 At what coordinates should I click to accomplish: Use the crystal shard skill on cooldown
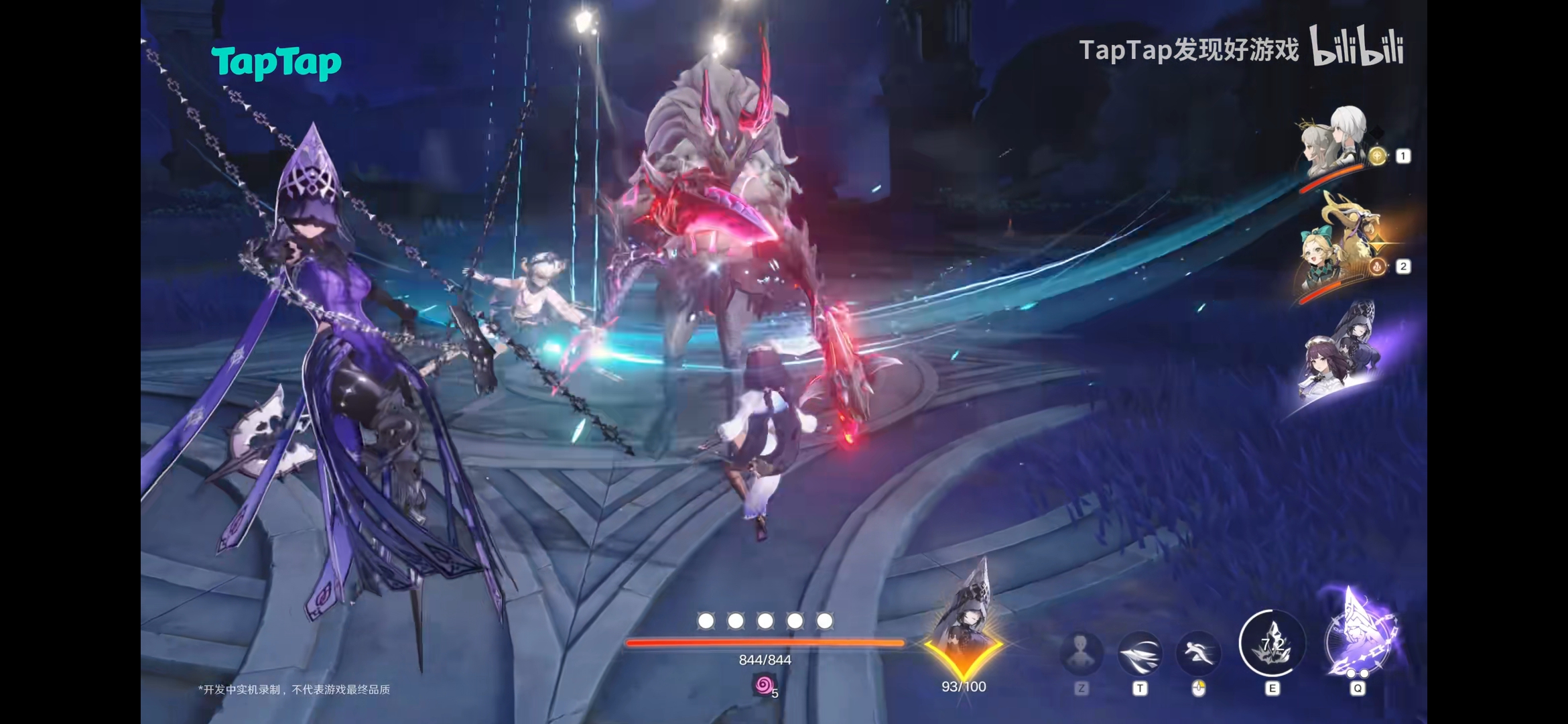point(1272,644)
